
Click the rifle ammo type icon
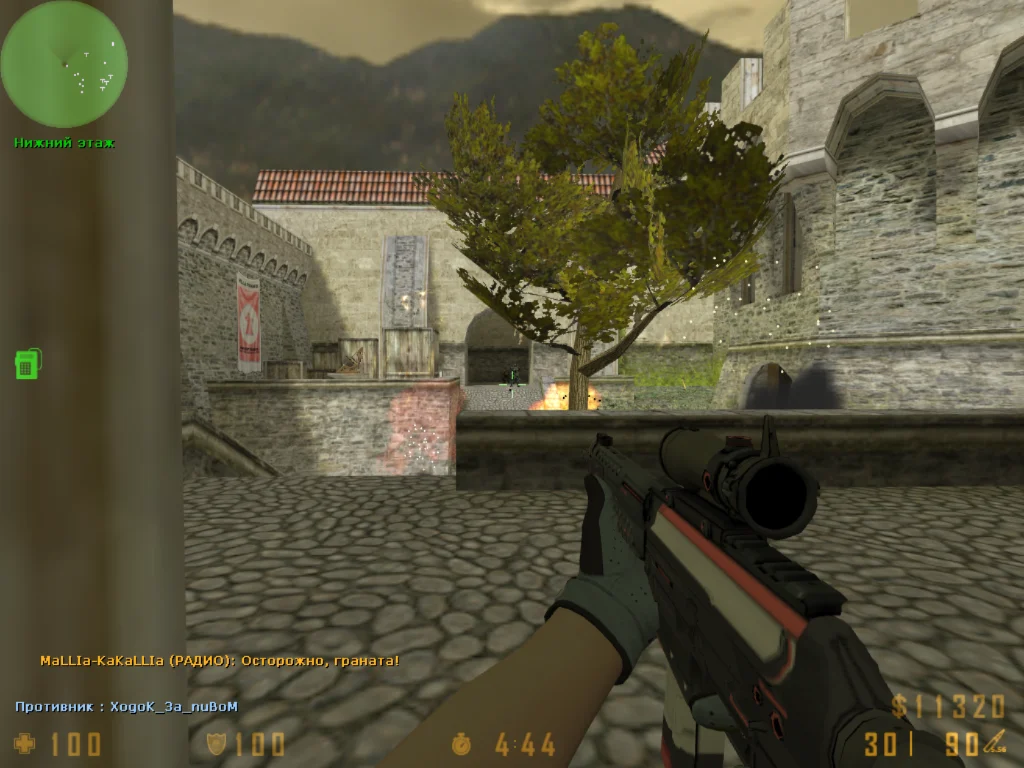pos(993,742)
